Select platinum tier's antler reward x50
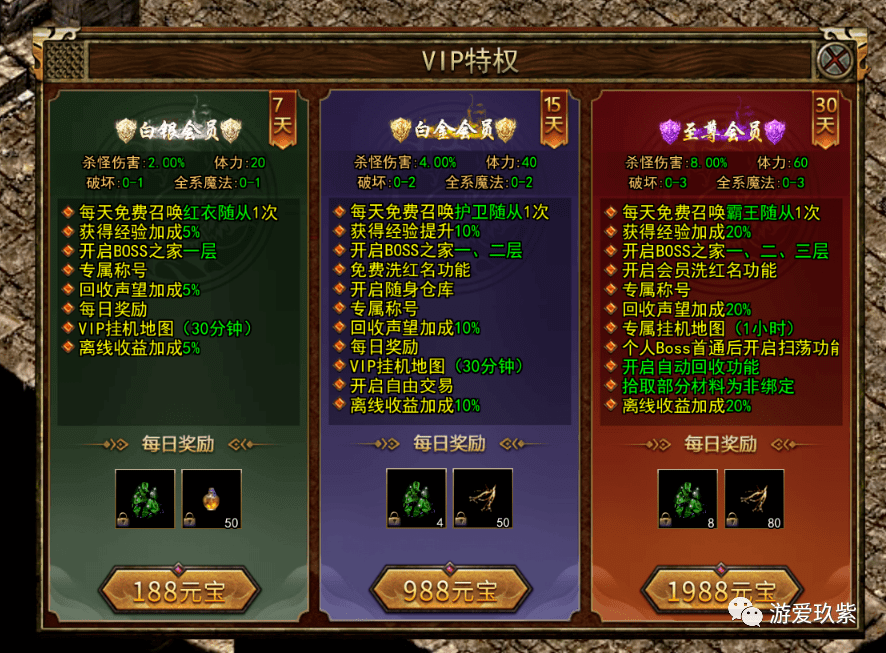This screenshot has width=886, height=653. [x=483, y=498]
